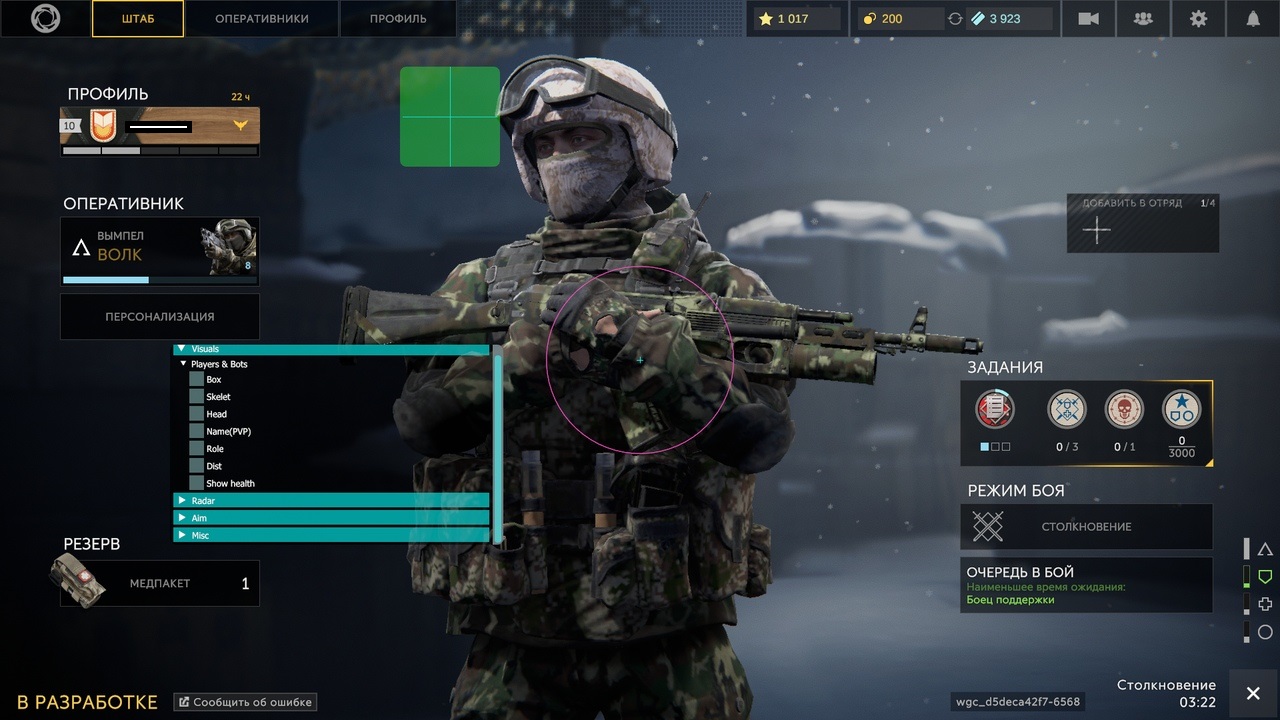Choose the СТОЛКНОВЕНИЕ battle mode
The image size is (1280, 720).
coord(1086,526)
